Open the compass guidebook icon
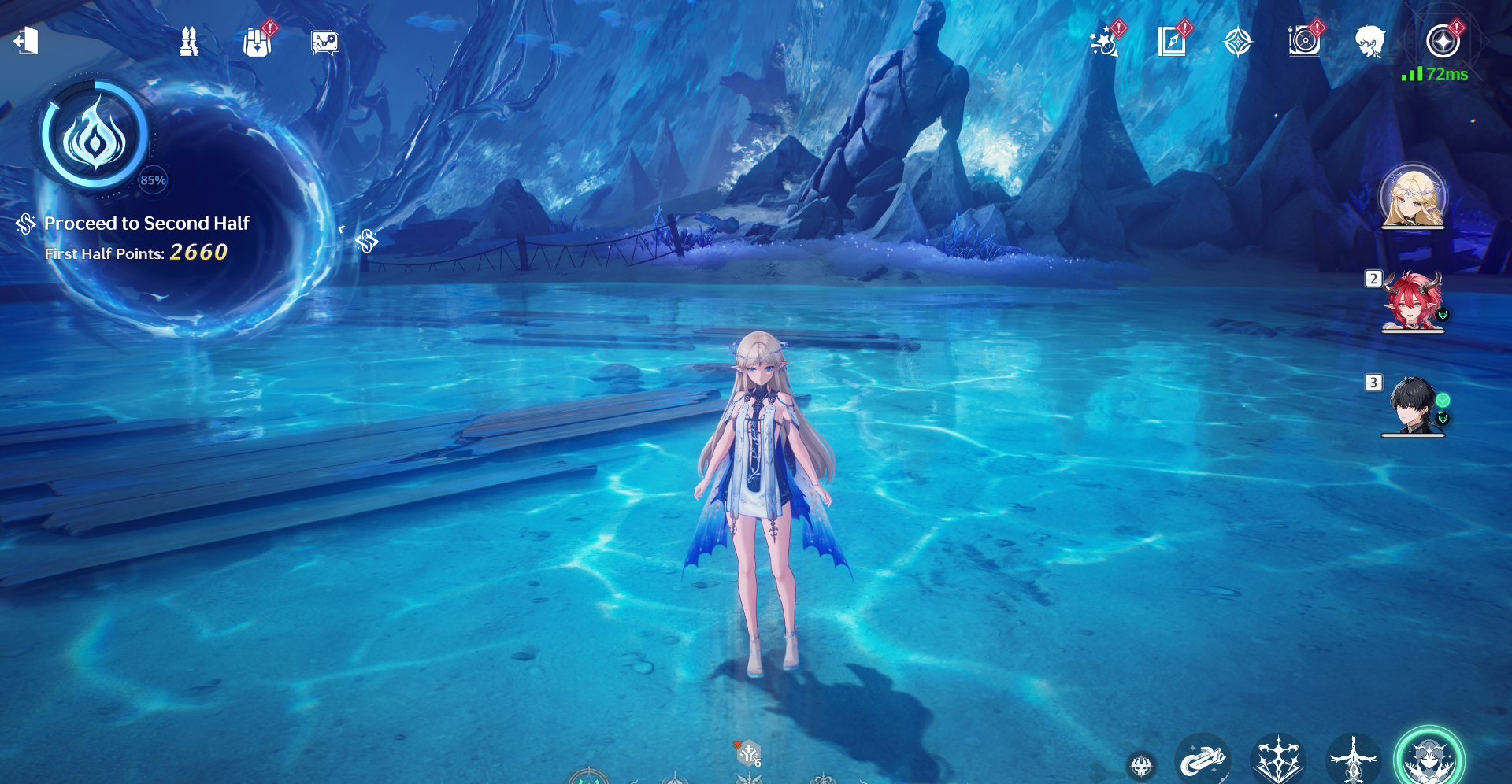Viewport: 1512px width, 784px height. [1172, 42]
